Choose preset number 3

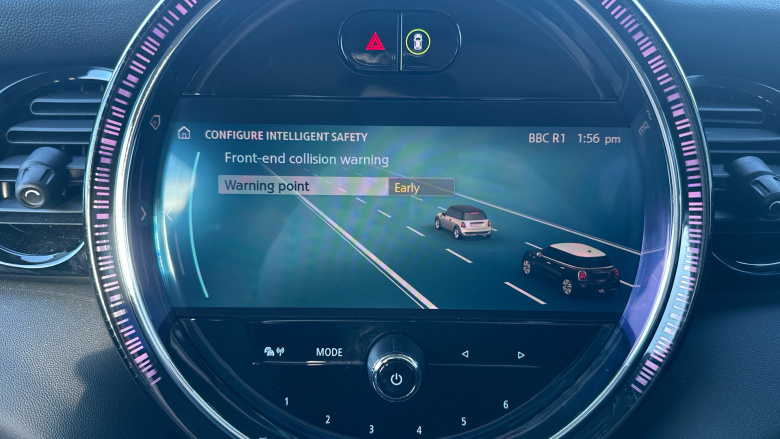point(371,429)
